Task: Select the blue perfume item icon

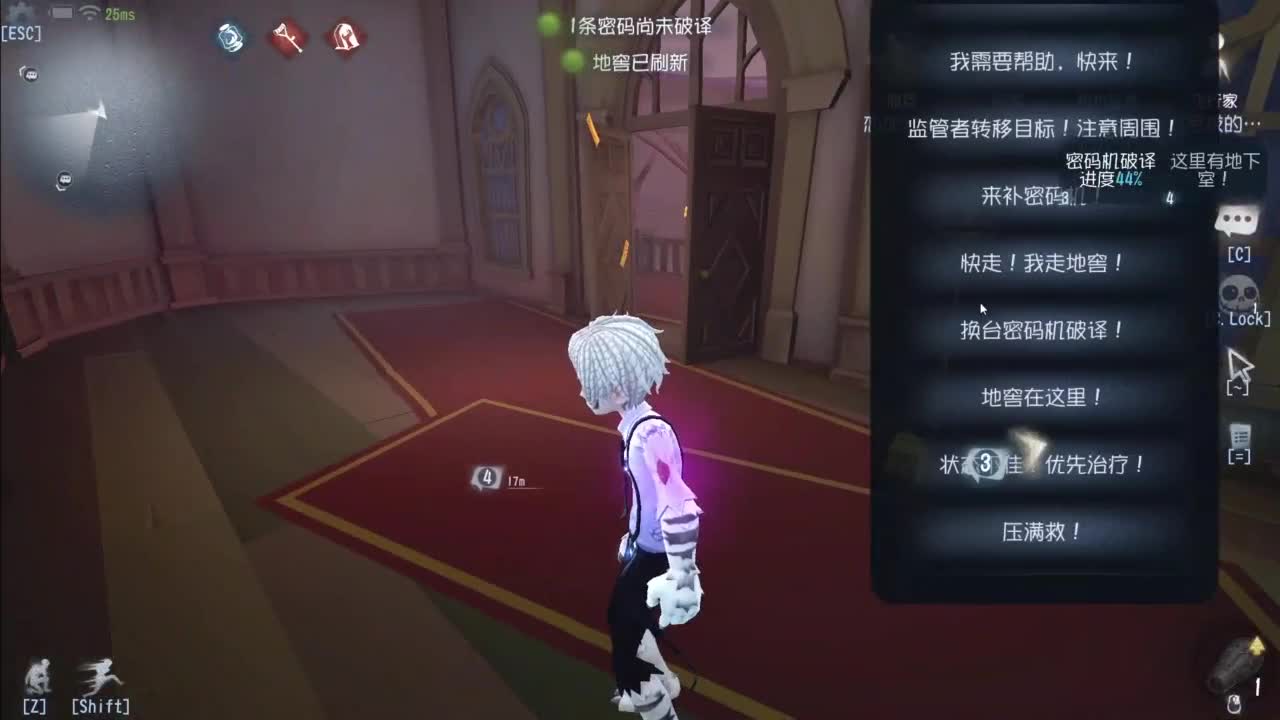Action: (x=230, y=37)
